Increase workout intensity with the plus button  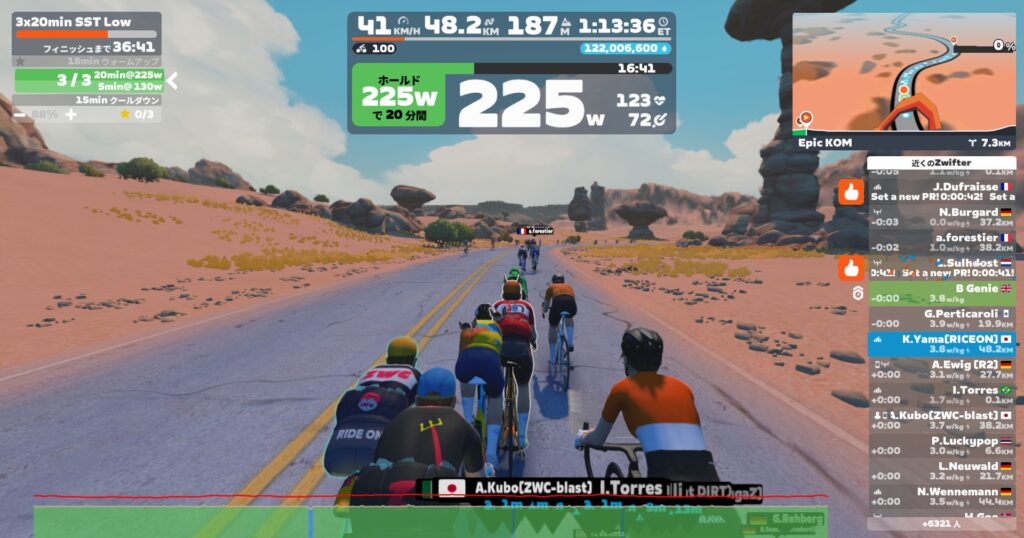pos(71,114)
